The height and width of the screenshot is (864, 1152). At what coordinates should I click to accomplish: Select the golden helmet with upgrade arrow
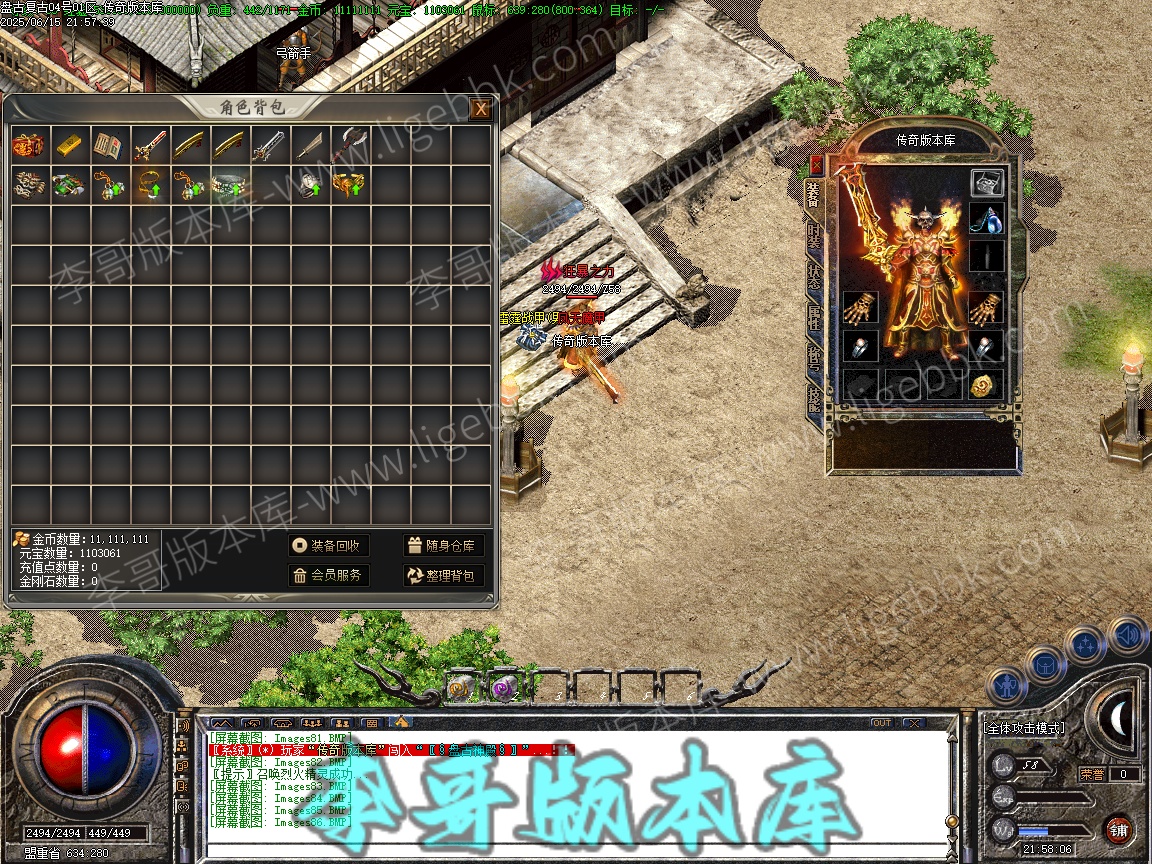pyautogui.click(x=347, y=185)
